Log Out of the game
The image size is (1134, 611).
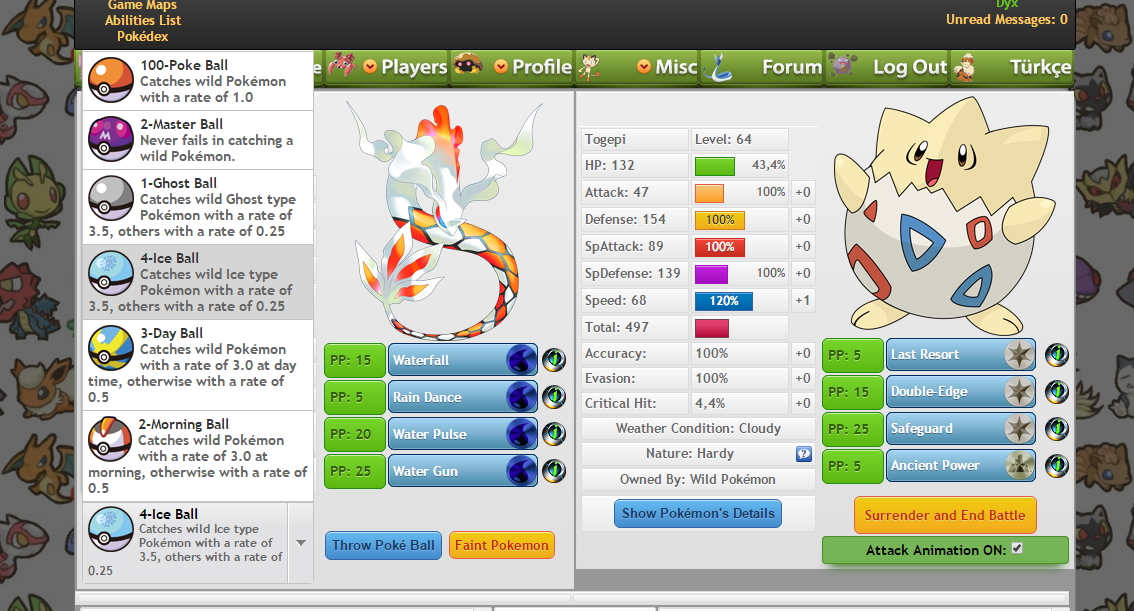point(908,67)
